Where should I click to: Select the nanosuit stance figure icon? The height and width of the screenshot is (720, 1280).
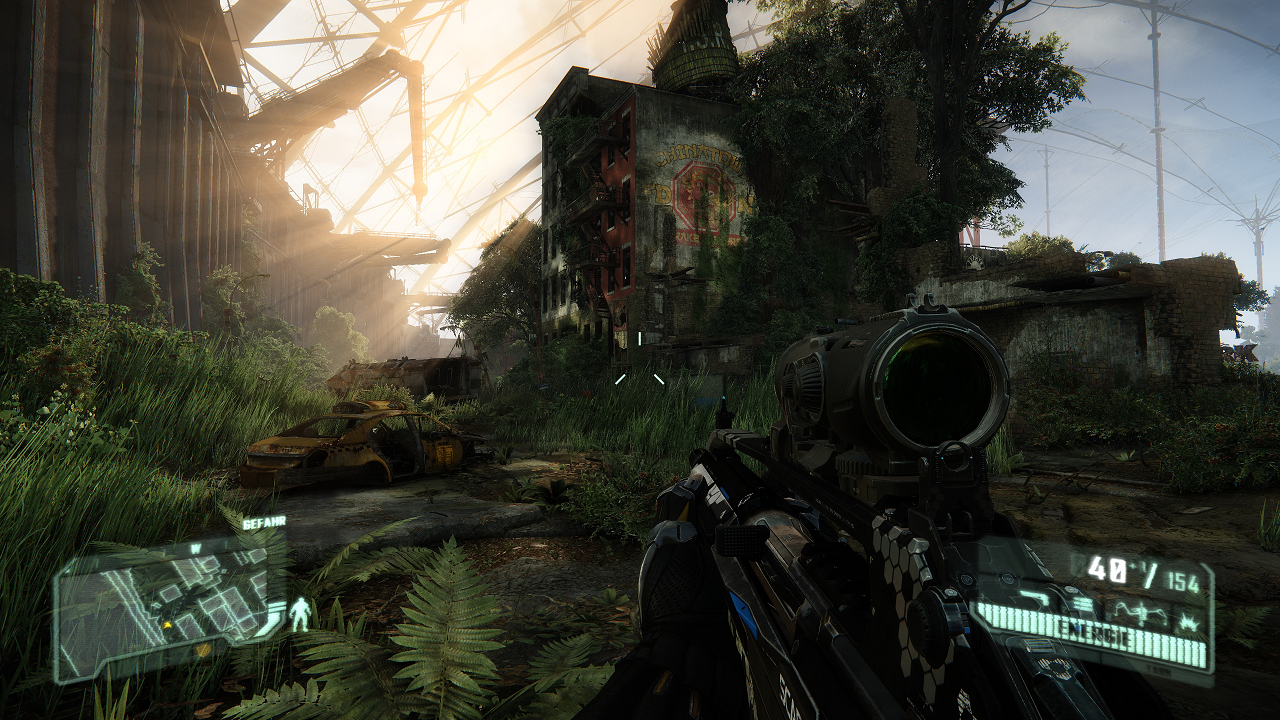pyautogui.click(x=300, y=614)
